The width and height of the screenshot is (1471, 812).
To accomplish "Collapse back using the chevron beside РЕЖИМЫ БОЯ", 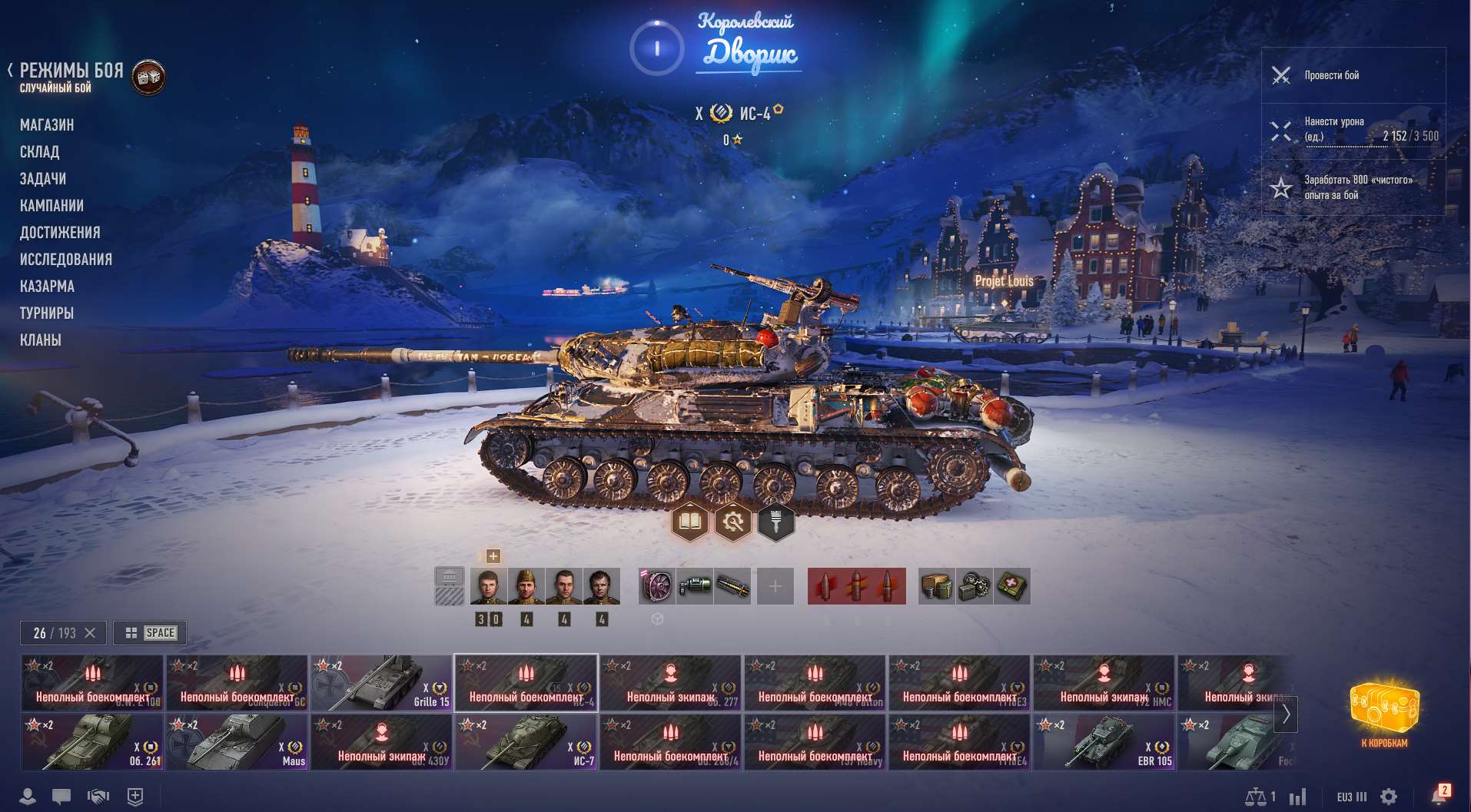I will coord(9,70).
